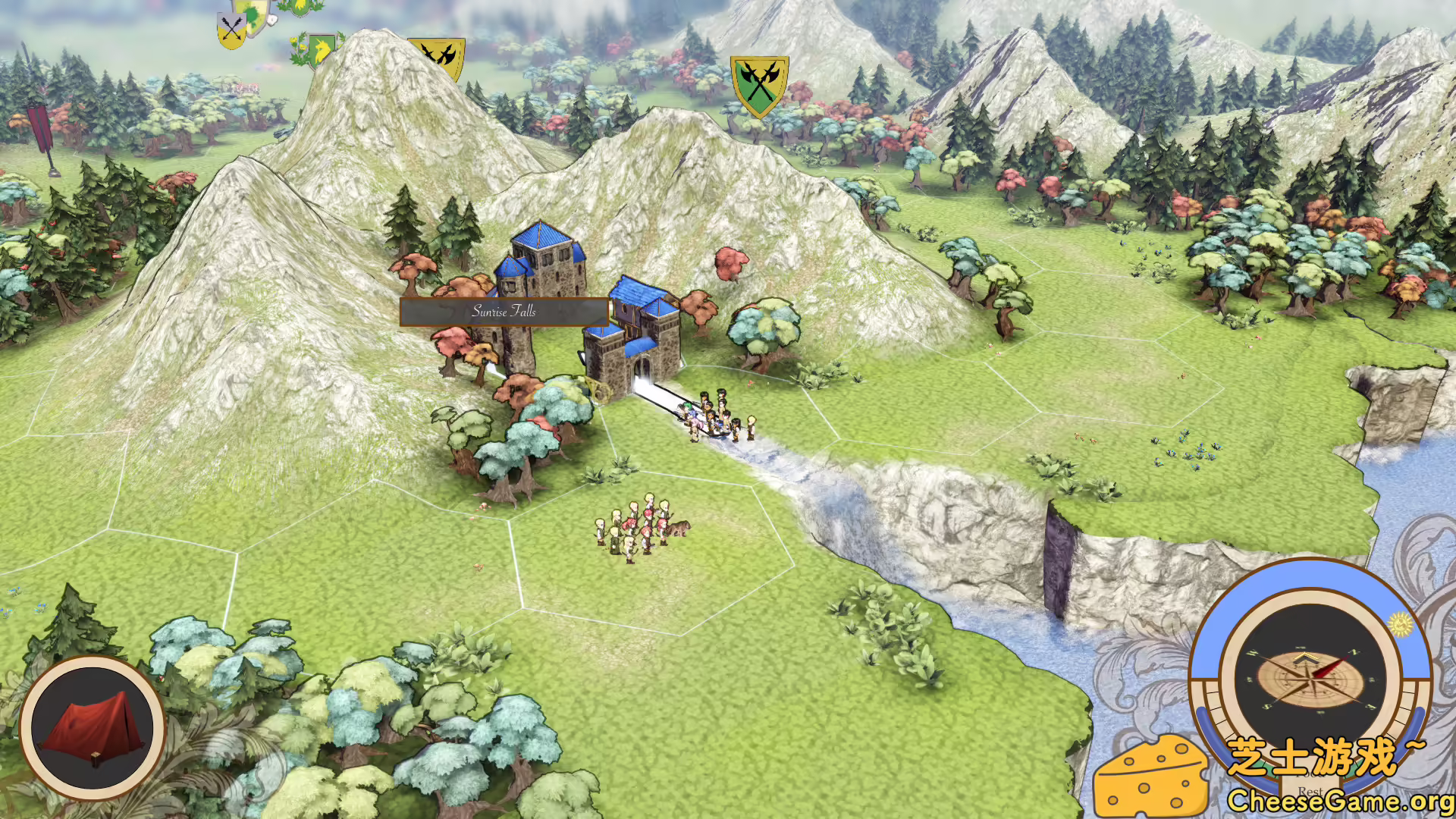
Task: Click the grey and yellow crossed-arrows shield
Action: tap(231, 30)
